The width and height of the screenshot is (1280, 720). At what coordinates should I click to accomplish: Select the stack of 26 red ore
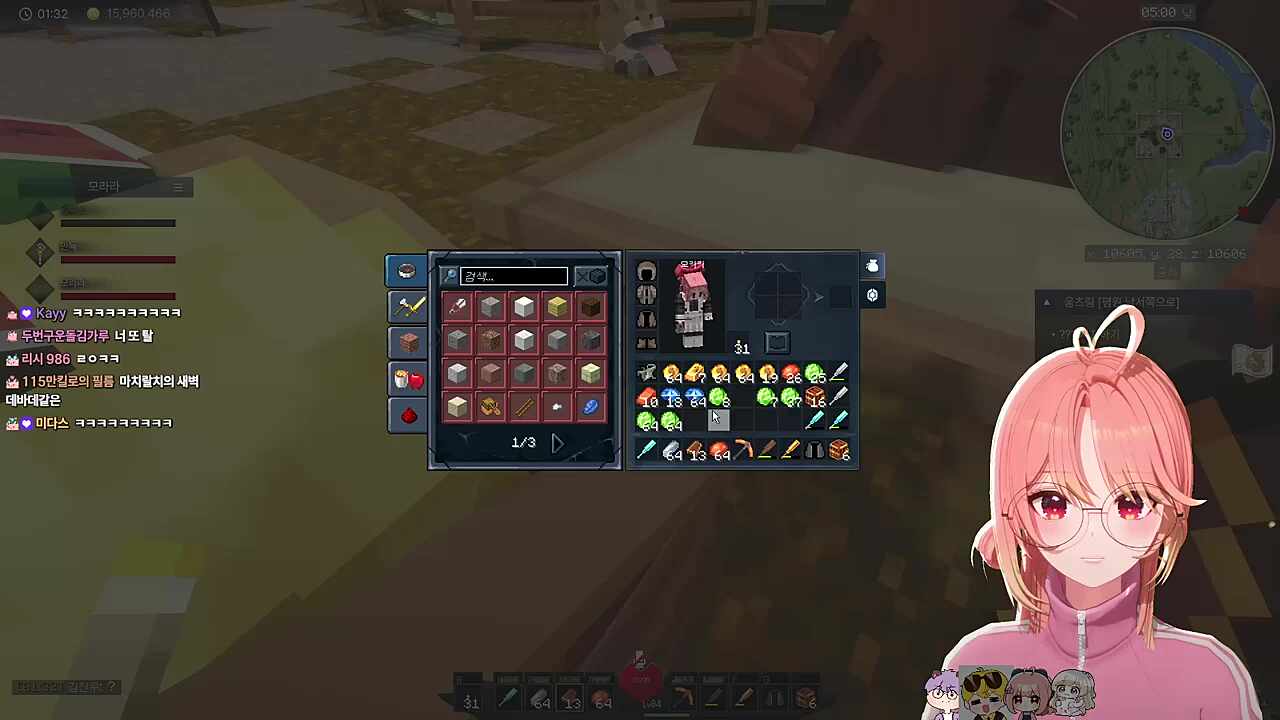pyautogui.click(x=791, y=375)
